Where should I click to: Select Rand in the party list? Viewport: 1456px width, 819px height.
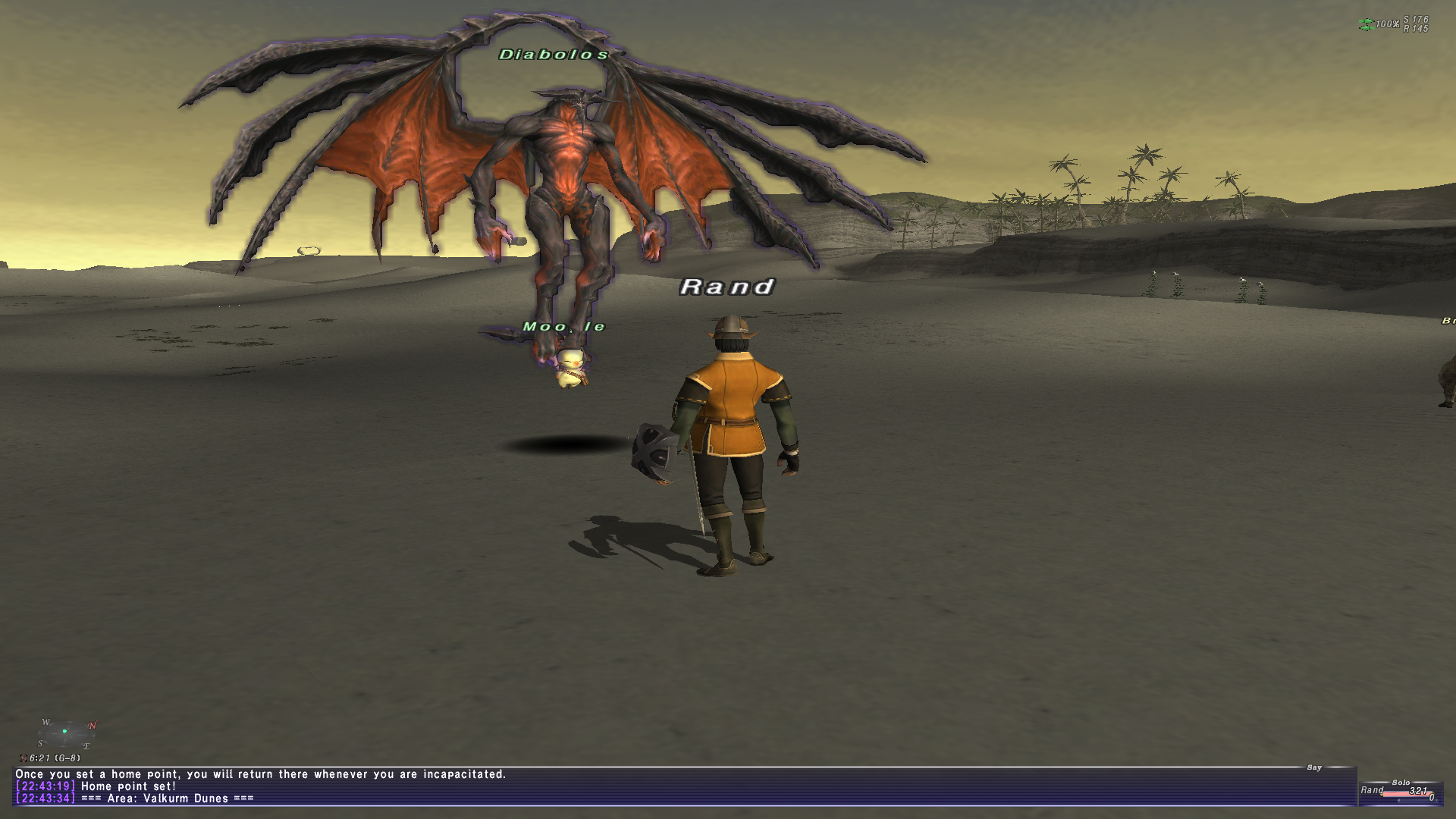point(1373,790)
